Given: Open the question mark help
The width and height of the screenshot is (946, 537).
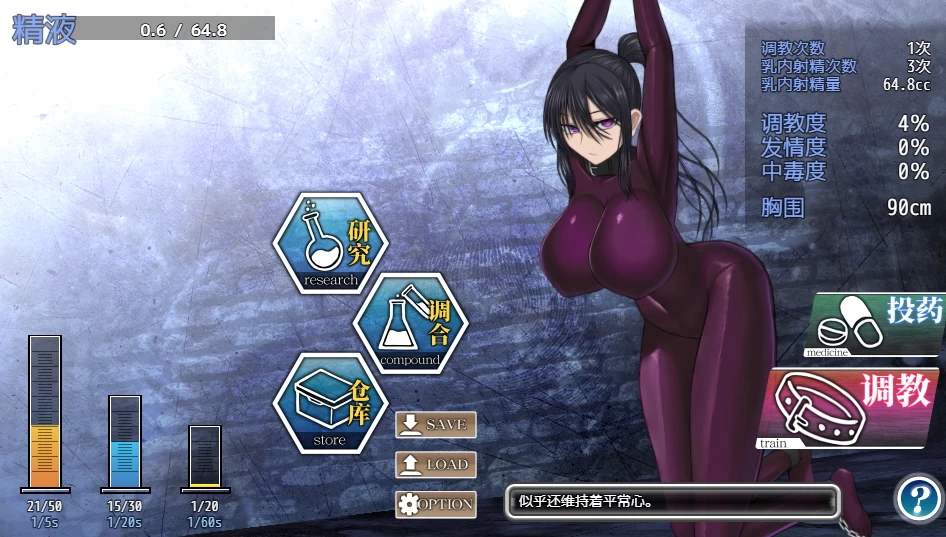Looking at the screenshot, I should 917,498.
